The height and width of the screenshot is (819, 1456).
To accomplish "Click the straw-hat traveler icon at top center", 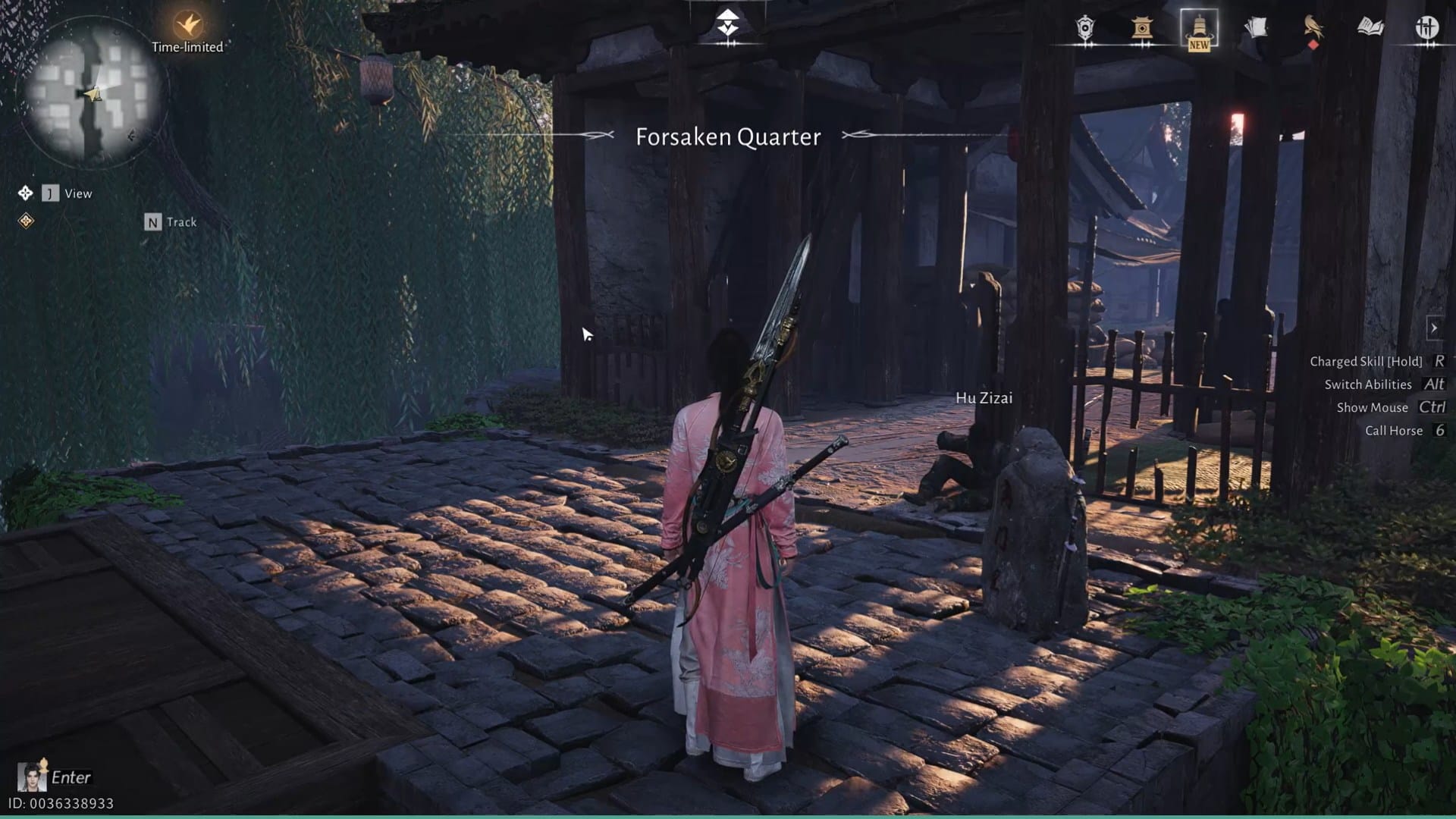I will (x=728, y=23).
